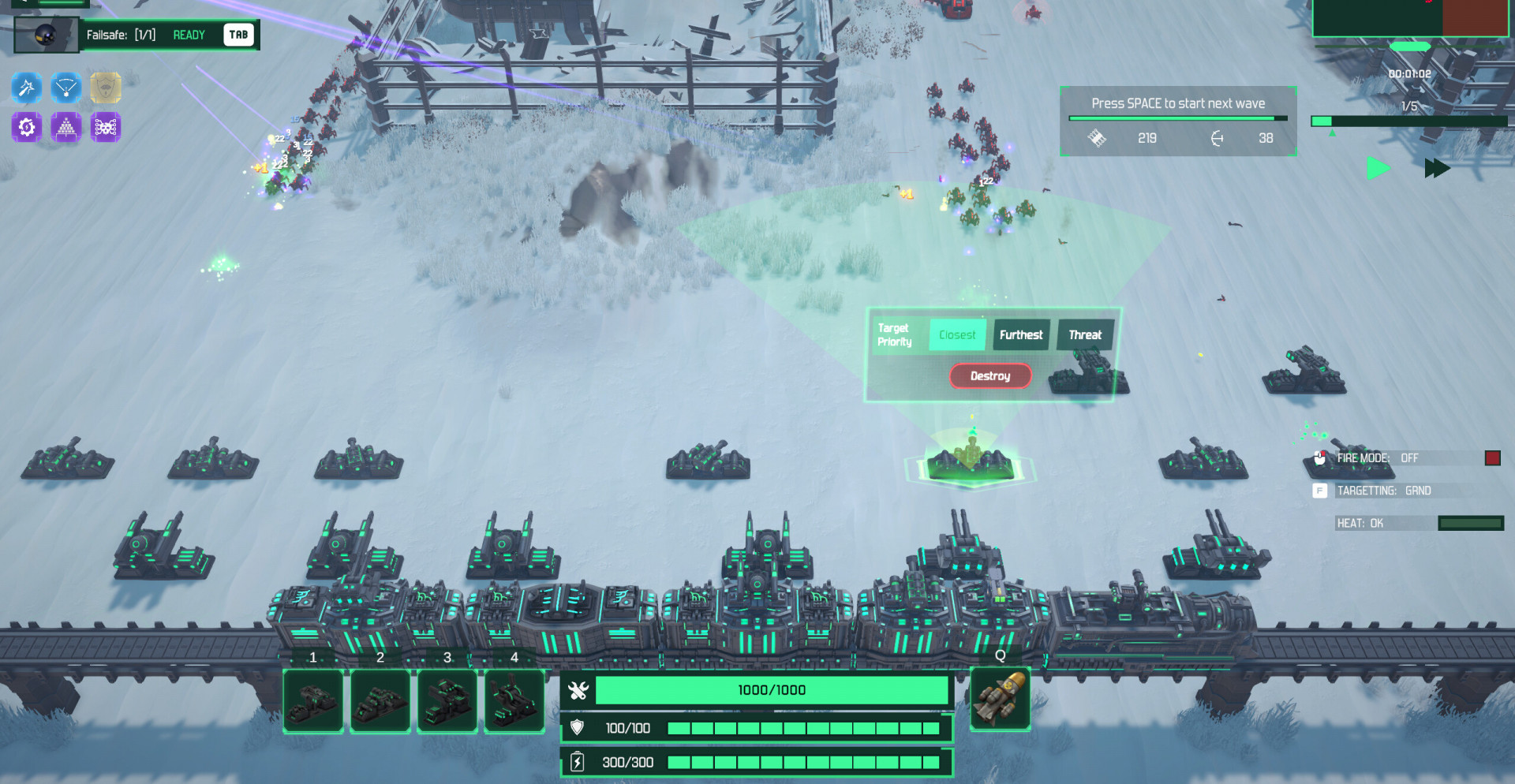Select the purple gear lightning perk icon
The height and width of the screenshot is (784, 1515).
pos(27,126)
